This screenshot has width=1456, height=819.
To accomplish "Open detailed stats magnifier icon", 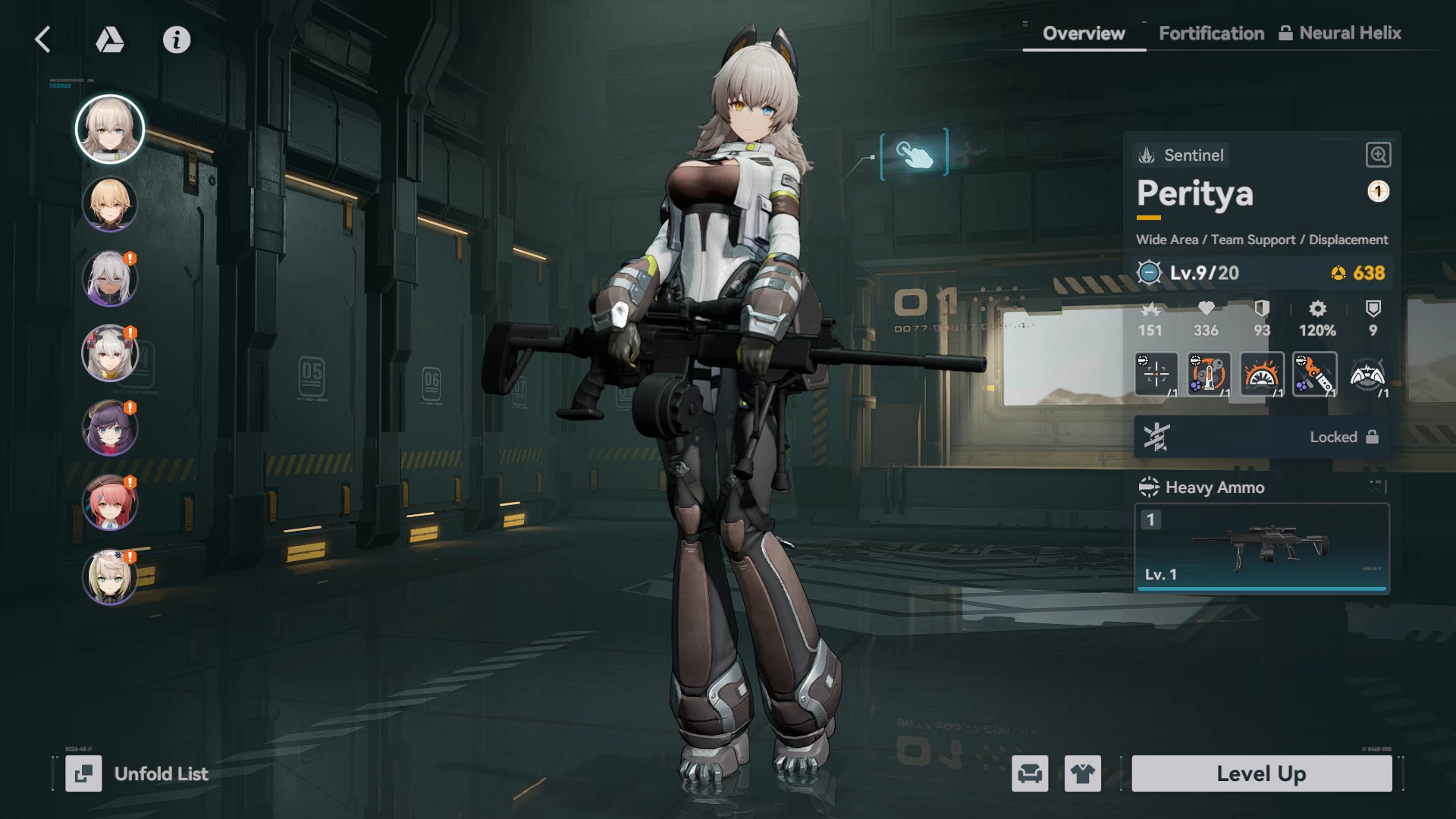I will (1378, 155).
